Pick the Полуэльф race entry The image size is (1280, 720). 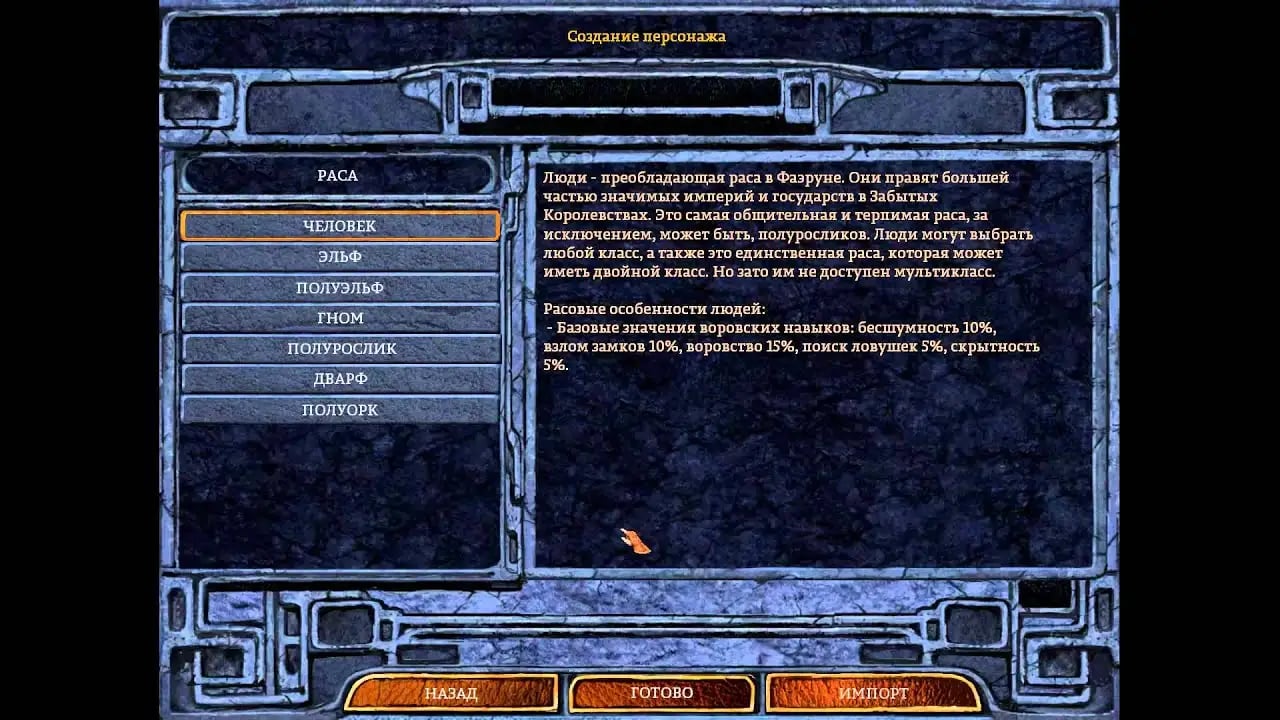tap(340, 288)
